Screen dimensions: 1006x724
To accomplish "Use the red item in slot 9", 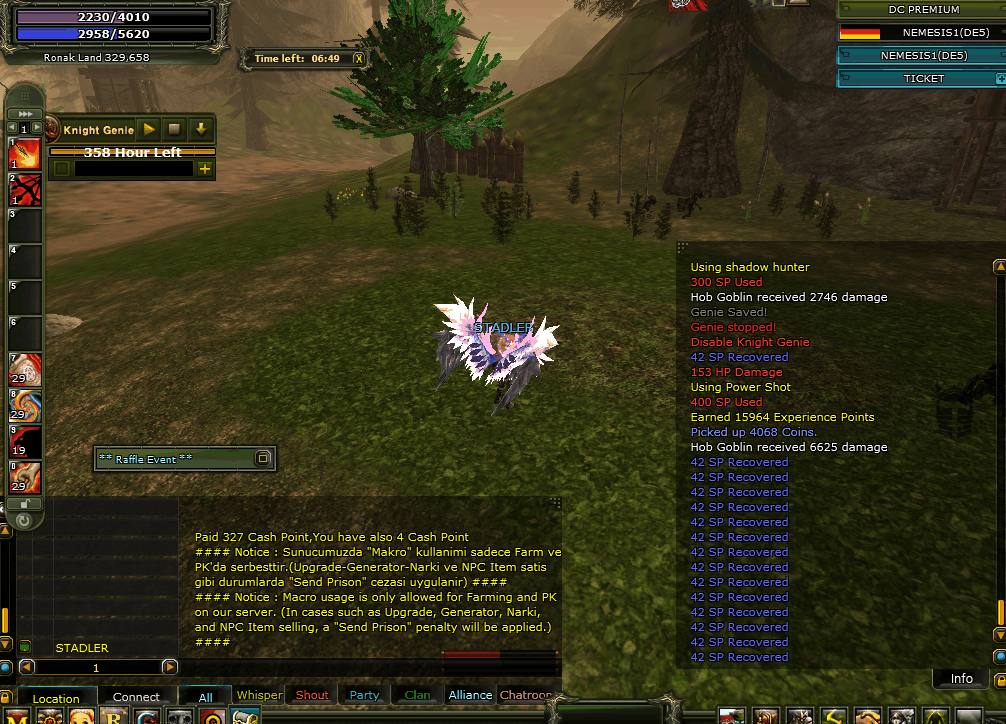I will 26,441.
